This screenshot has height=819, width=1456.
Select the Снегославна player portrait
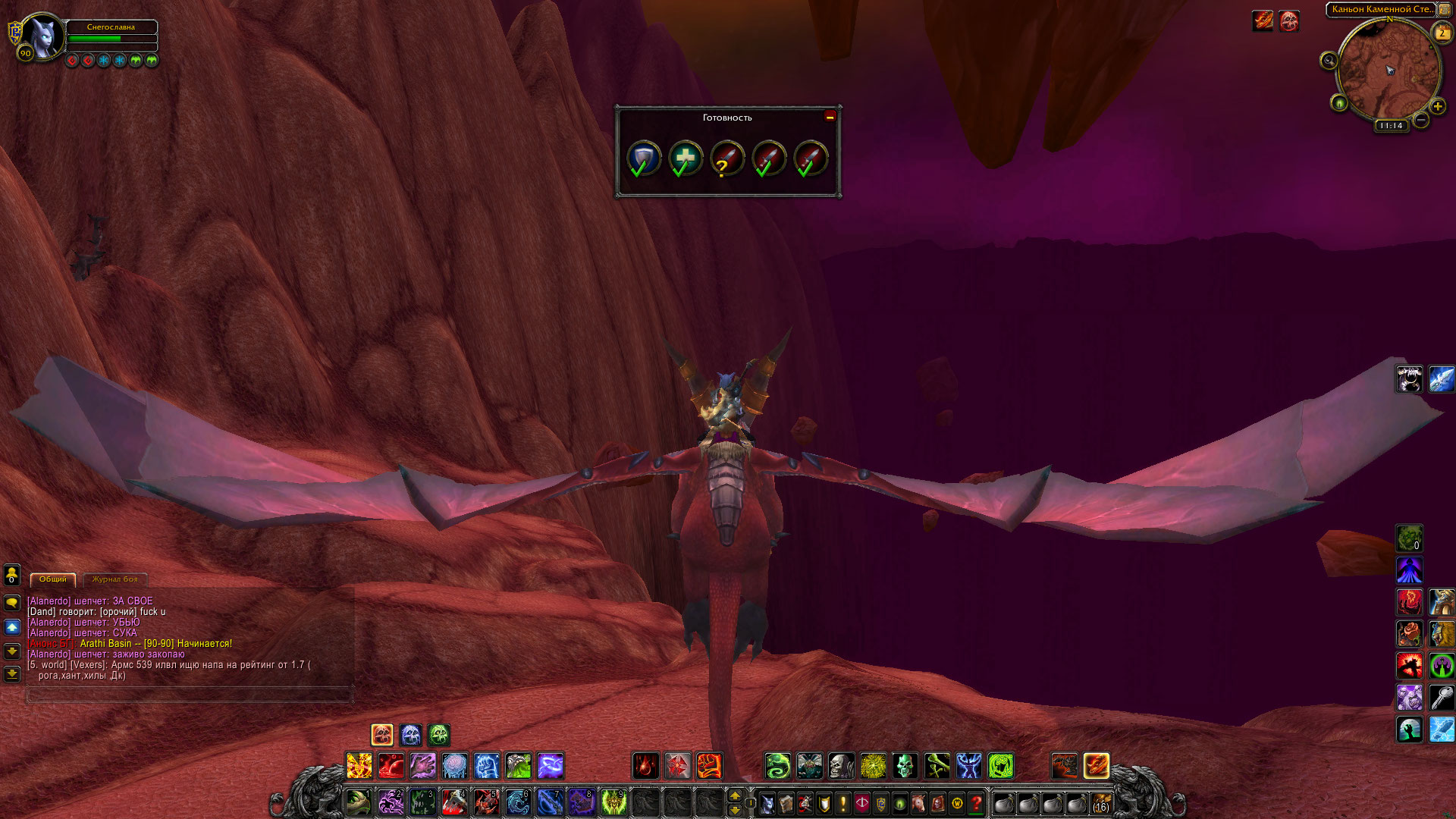point(43,36)
